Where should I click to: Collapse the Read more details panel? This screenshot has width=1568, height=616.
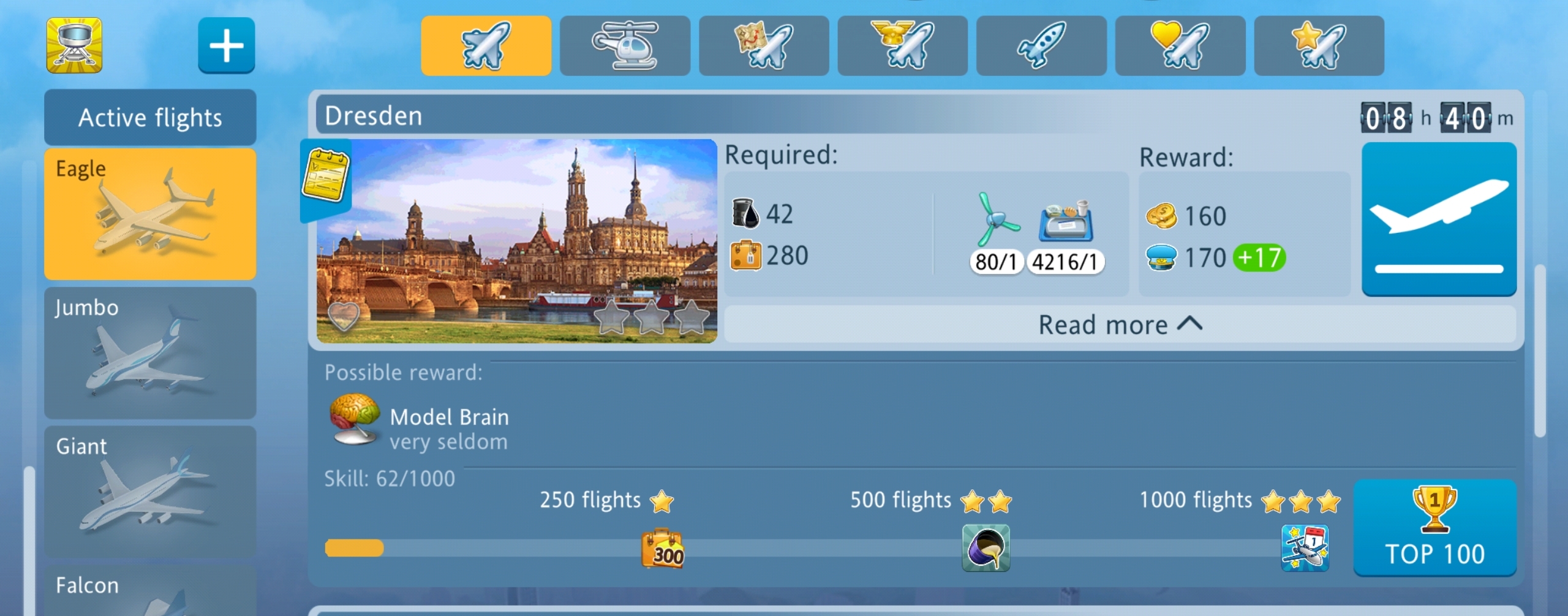click(x=1120, y=325)
